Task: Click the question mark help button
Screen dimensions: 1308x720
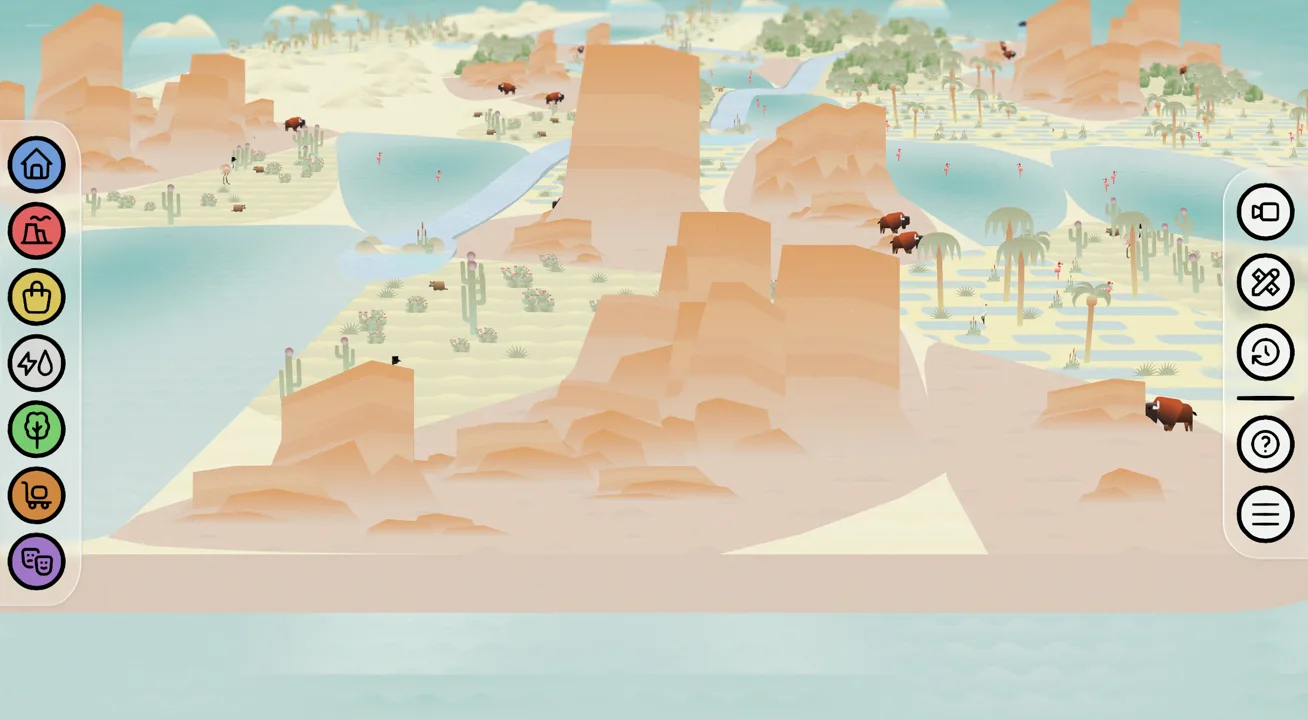Action: coord(1265,443)
